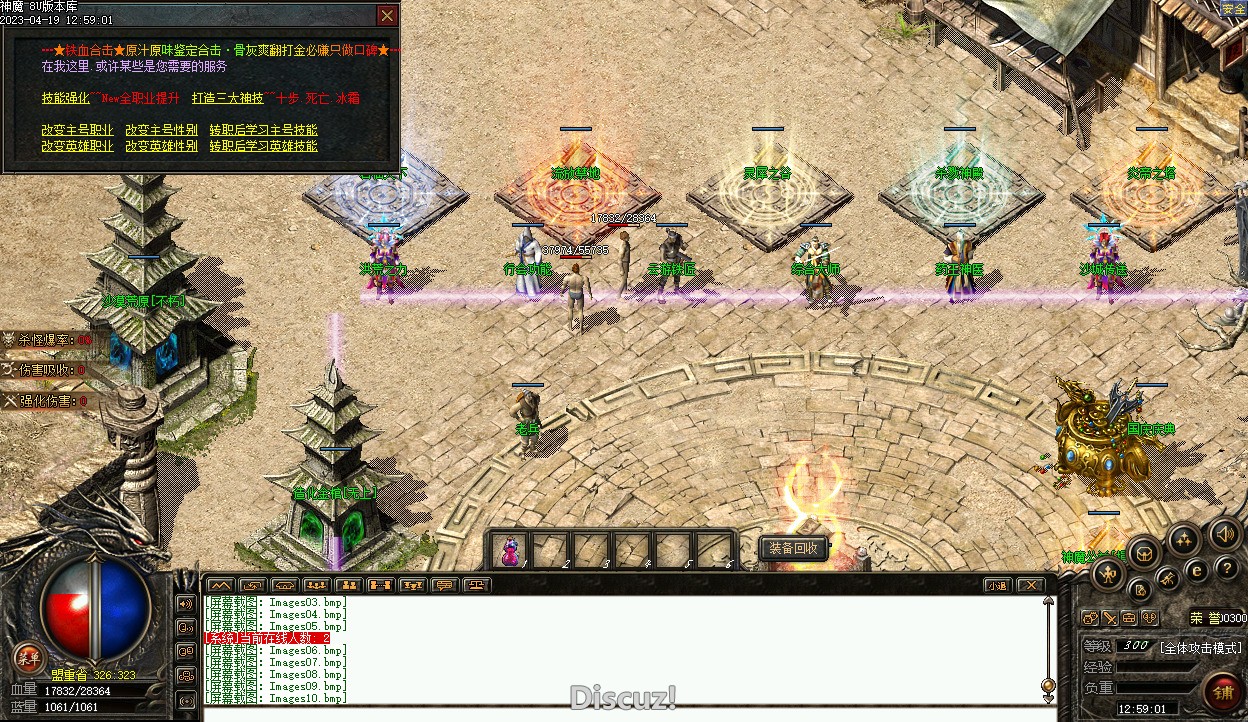The image size is (1248, 722).
Task: Use the pink potion in the hotbar
Action: [x=511, y=550]
